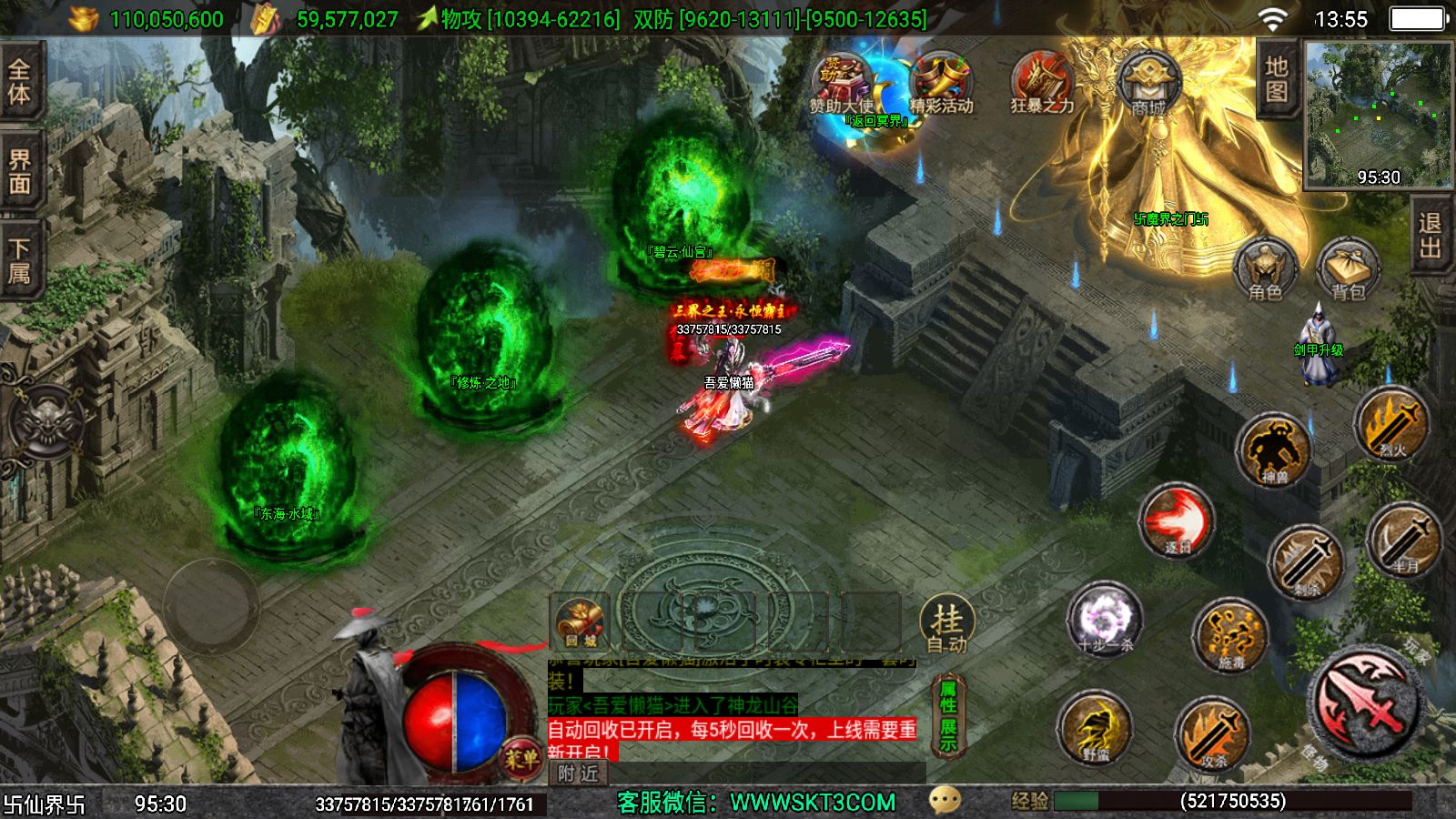Summon with the 神兽 skill icon
Viewport: 1456px width, 819px height.
click(1273, 450)
